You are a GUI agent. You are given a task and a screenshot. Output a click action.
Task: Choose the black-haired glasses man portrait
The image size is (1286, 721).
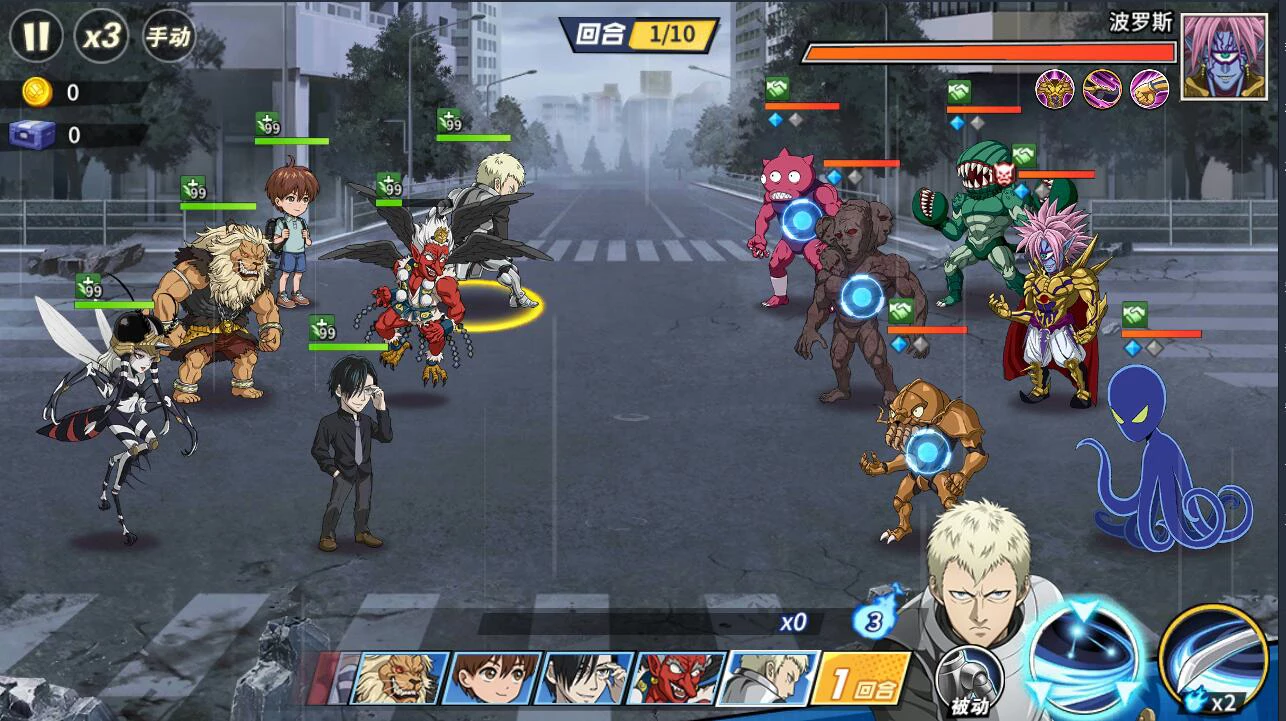click(x=586, y=678)
